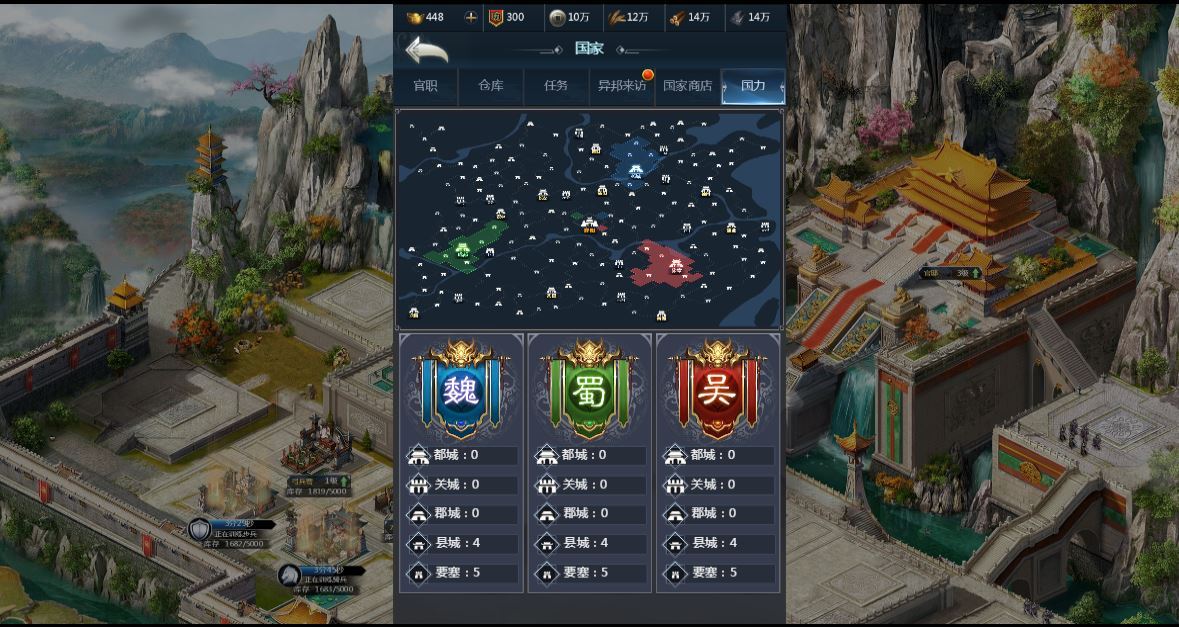
Task: Go back using the white arrow button
Action: pyautogui.click(x=425, y=49)
